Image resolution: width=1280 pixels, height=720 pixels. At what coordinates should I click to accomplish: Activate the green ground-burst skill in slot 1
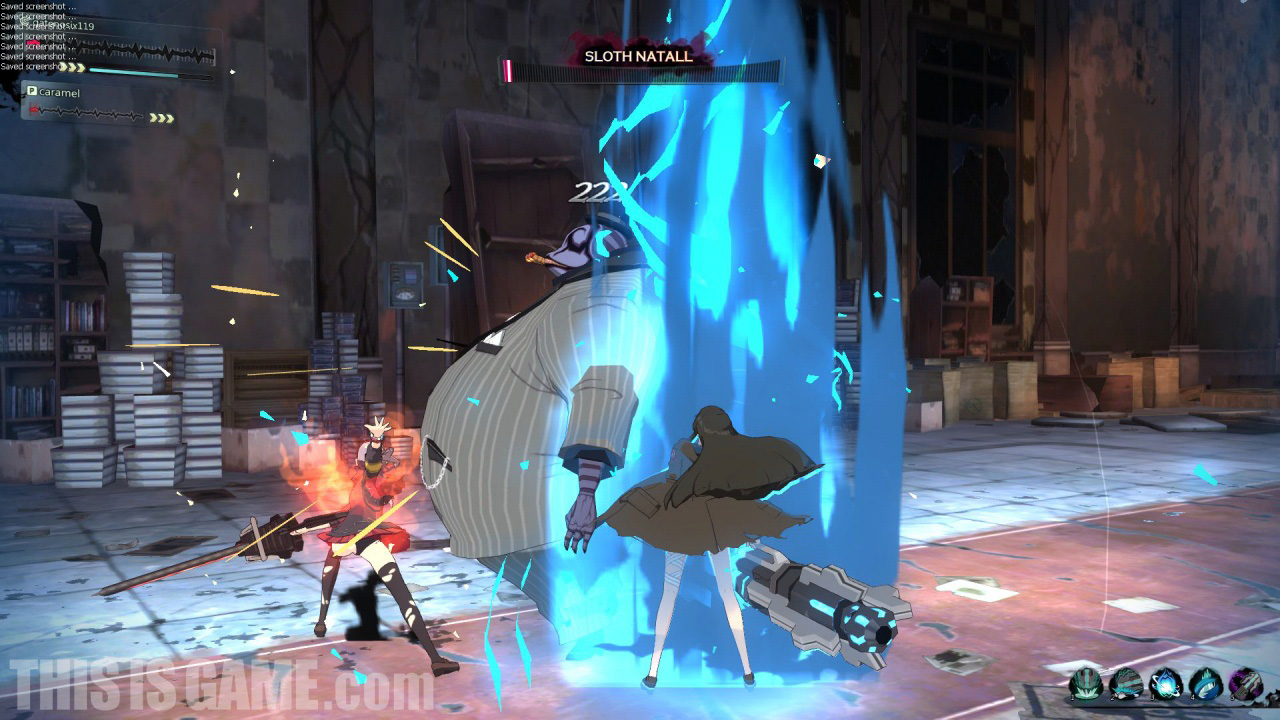point(1086,685)
